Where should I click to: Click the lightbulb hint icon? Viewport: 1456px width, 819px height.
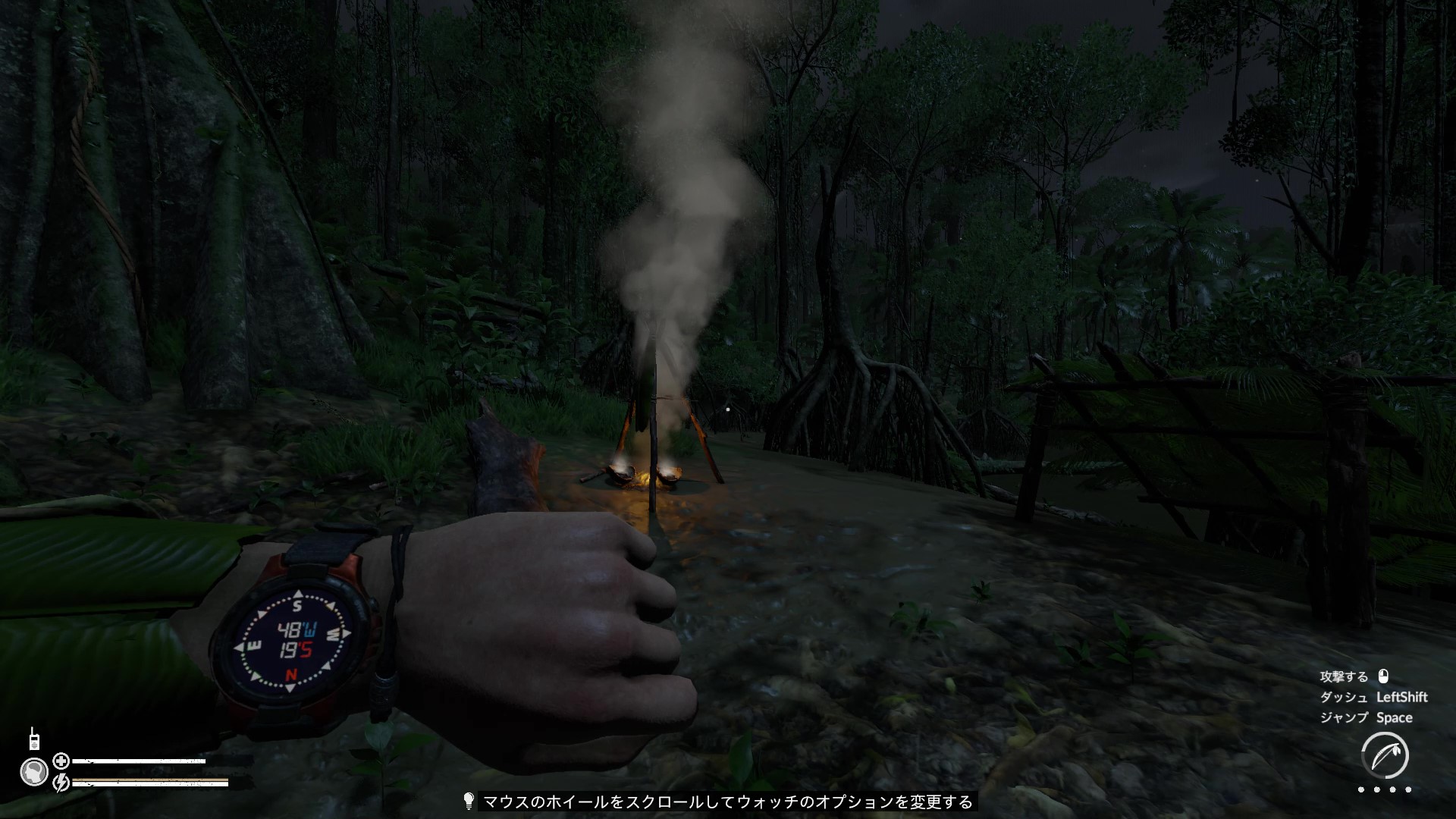point(469,801)
